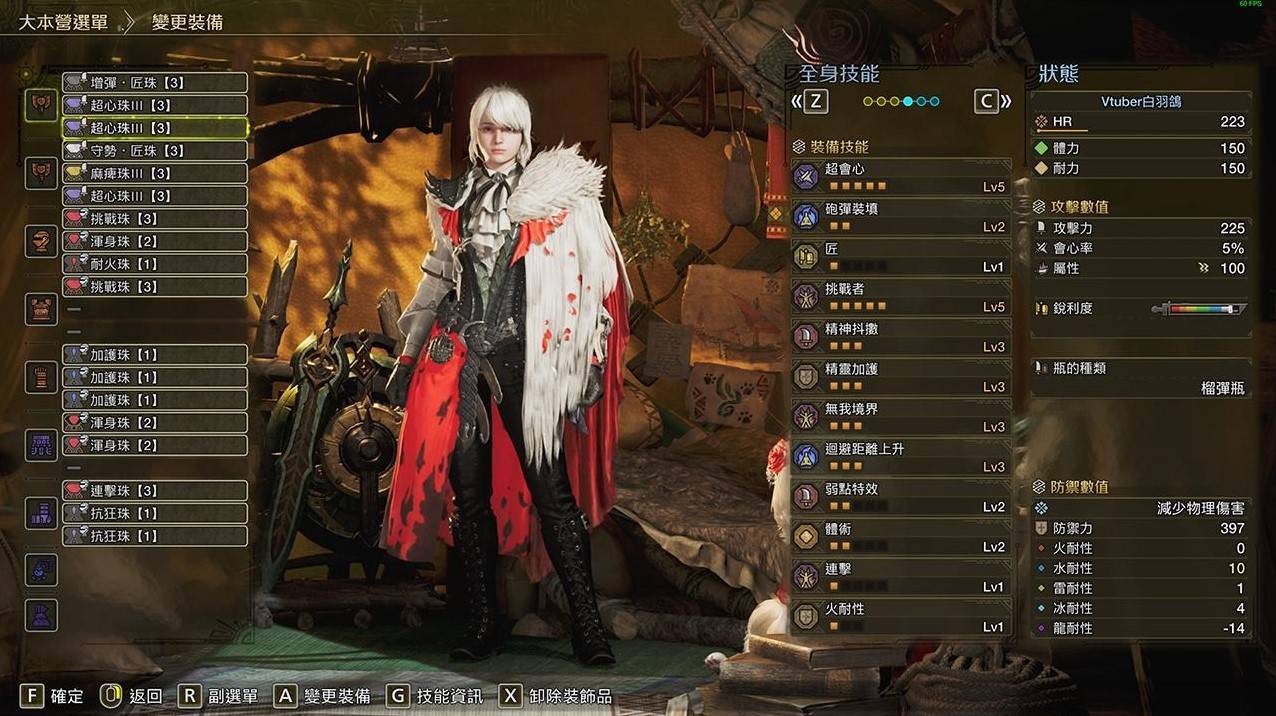The image size is (1276, 716).
Task: Select the 無我境界 skill entry
Action: [x=900, y=417]
